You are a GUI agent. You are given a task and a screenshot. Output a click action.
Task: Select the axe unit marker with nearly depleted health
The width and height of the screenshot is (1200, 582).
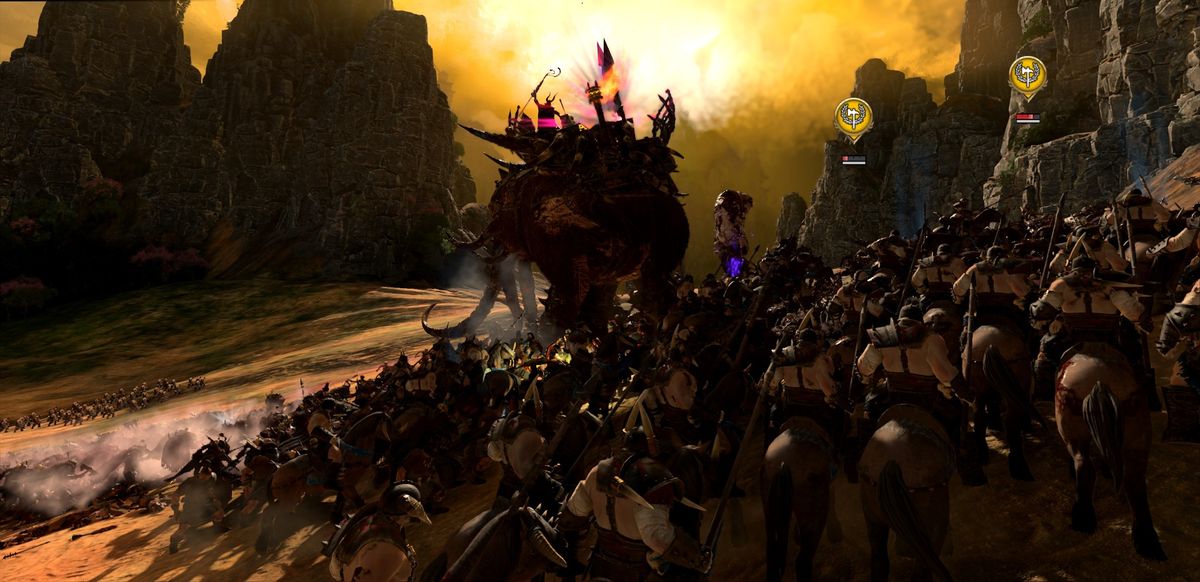853,117
